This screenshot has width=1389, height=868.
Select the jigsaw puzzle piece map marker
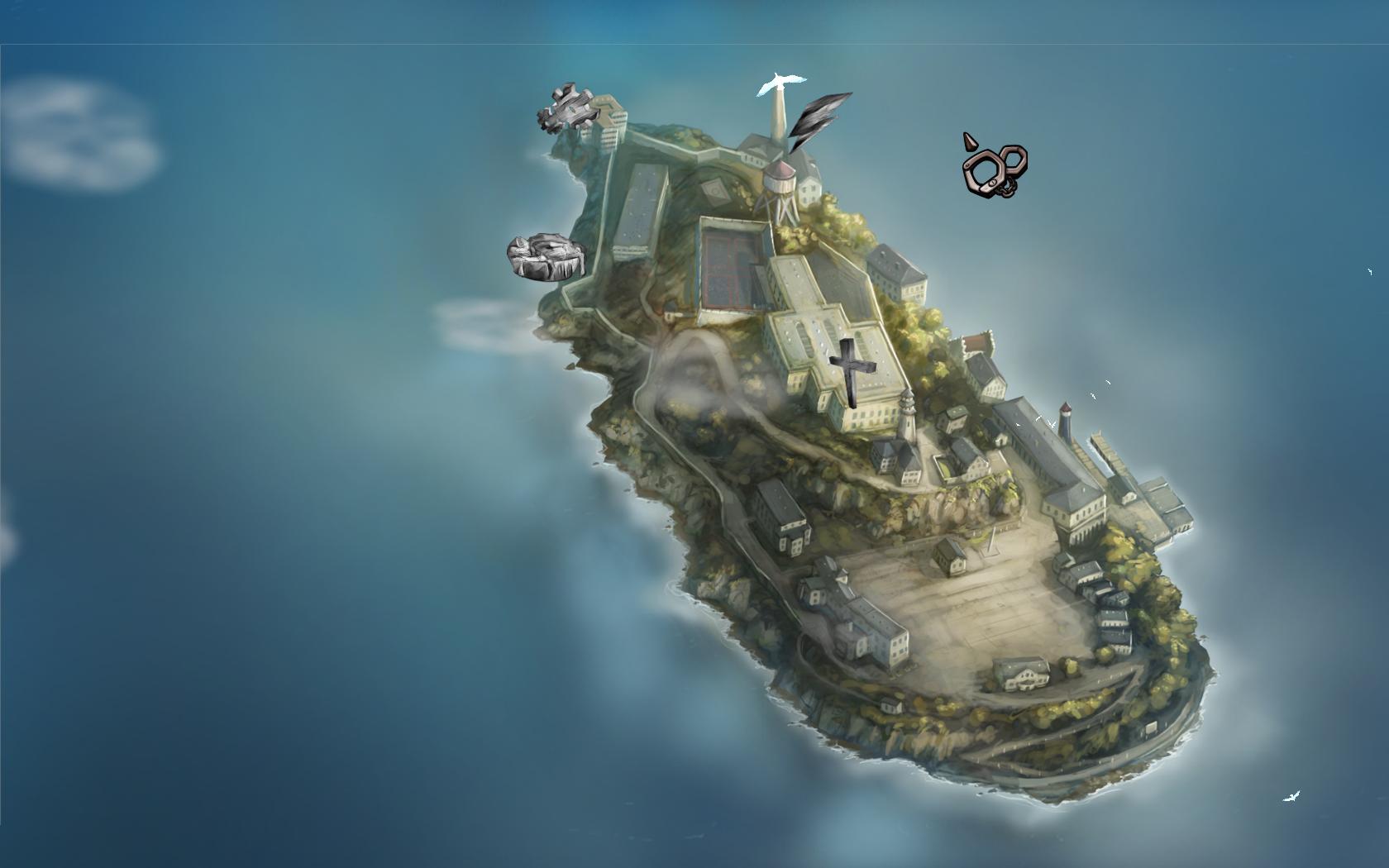tap(567, 107)
